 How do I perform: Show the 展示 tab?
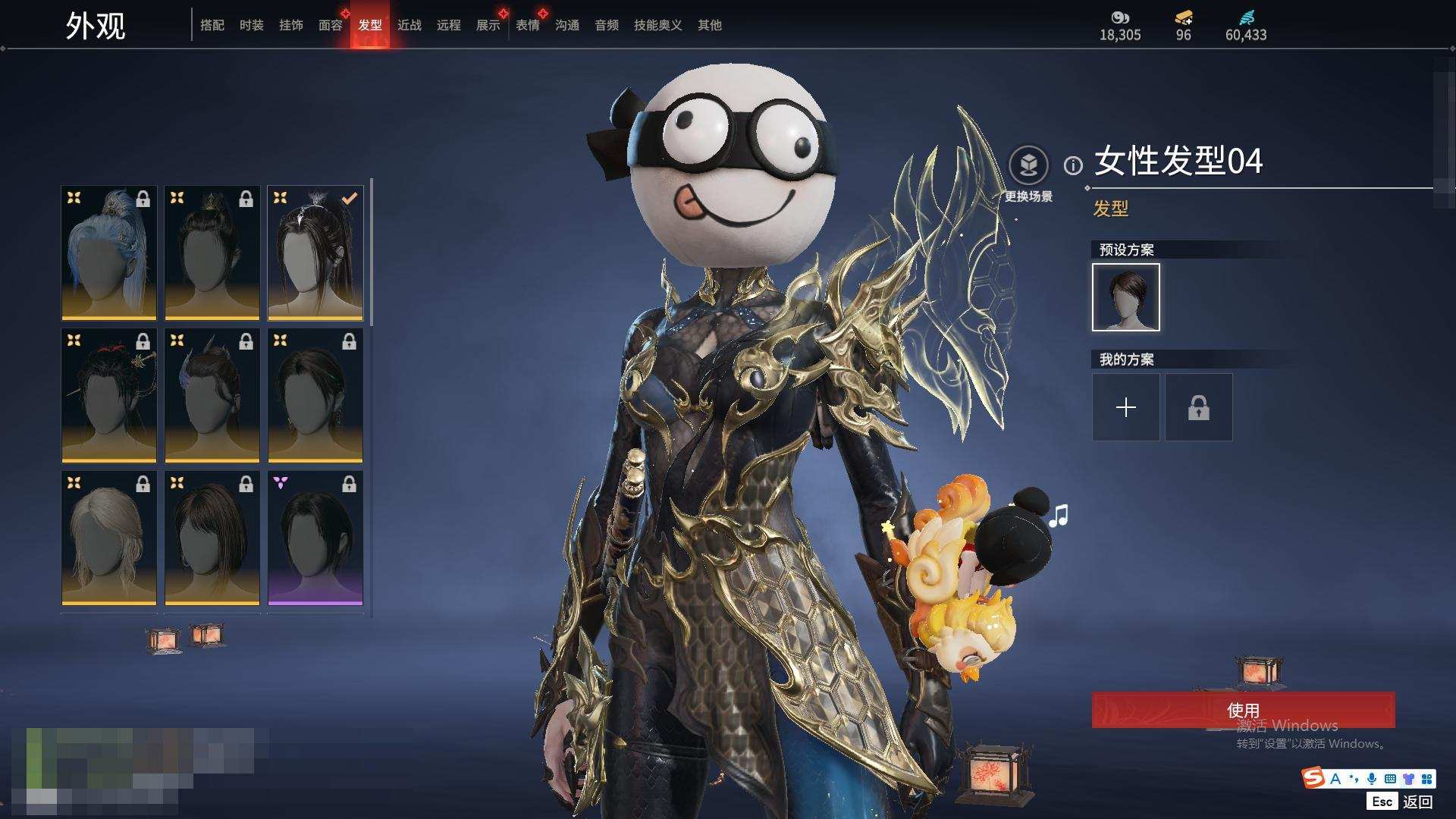488,25
